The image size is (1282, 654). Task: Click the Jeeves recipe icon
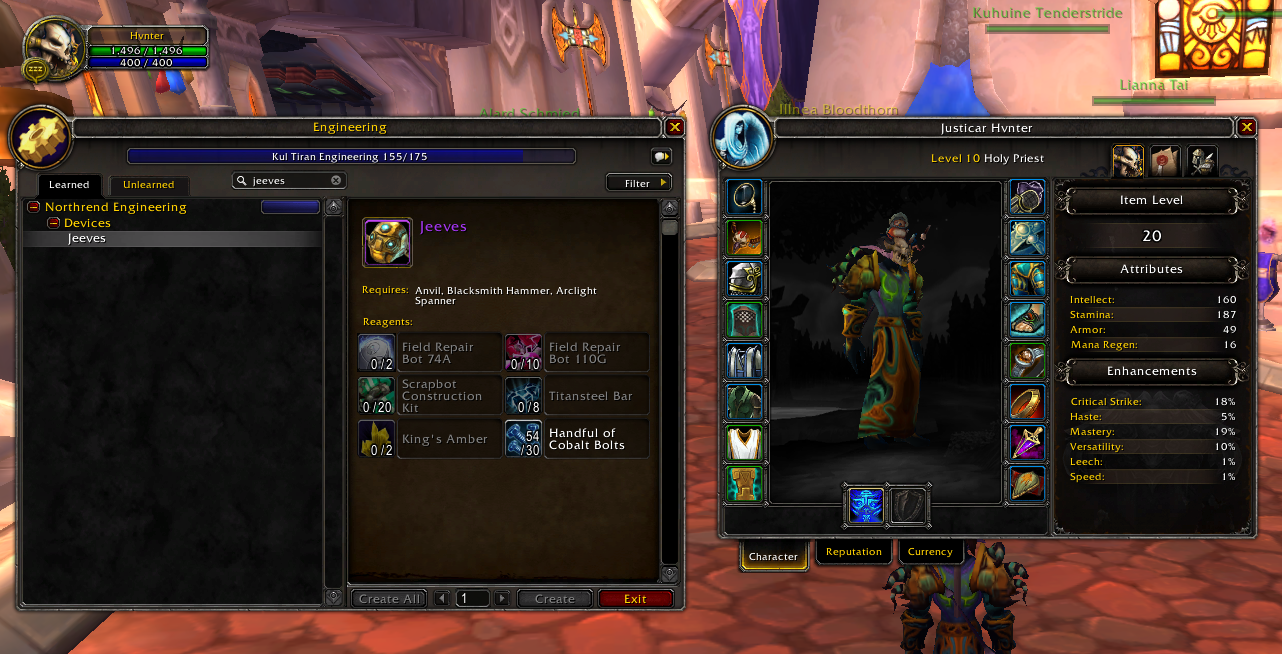387,243
